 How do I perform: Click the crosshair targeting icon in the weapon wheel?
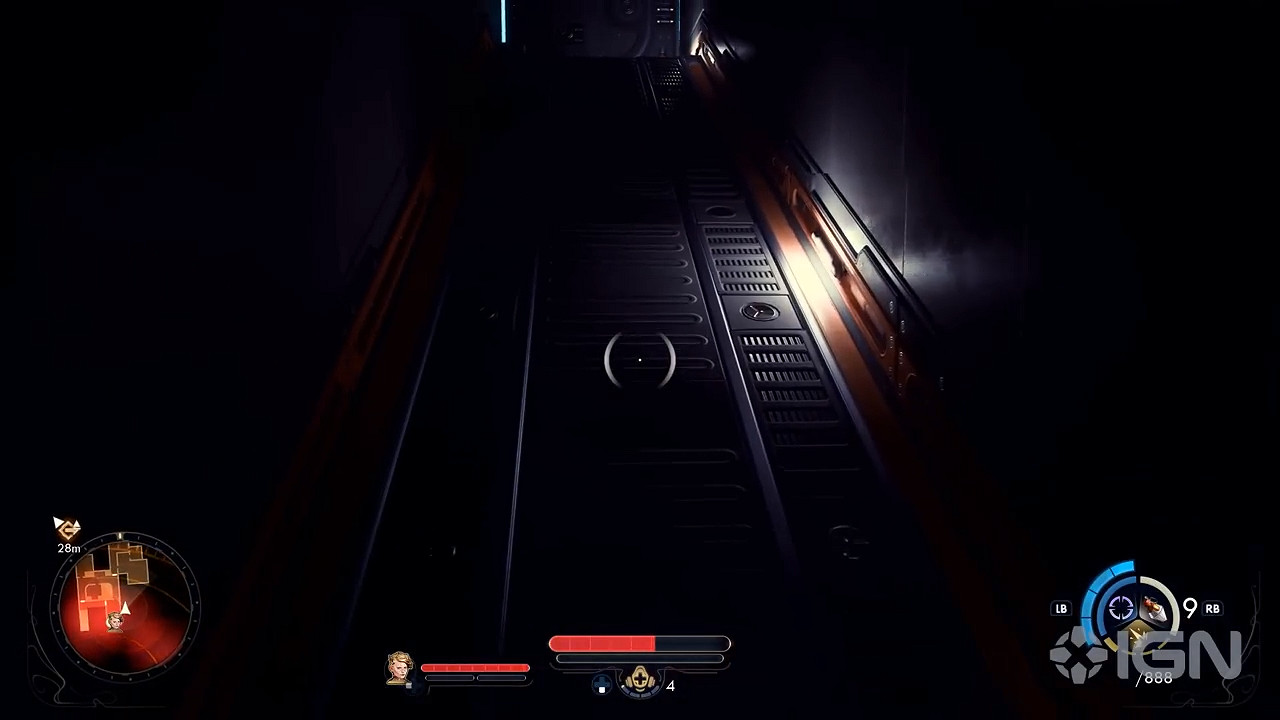pos(1122,607)
